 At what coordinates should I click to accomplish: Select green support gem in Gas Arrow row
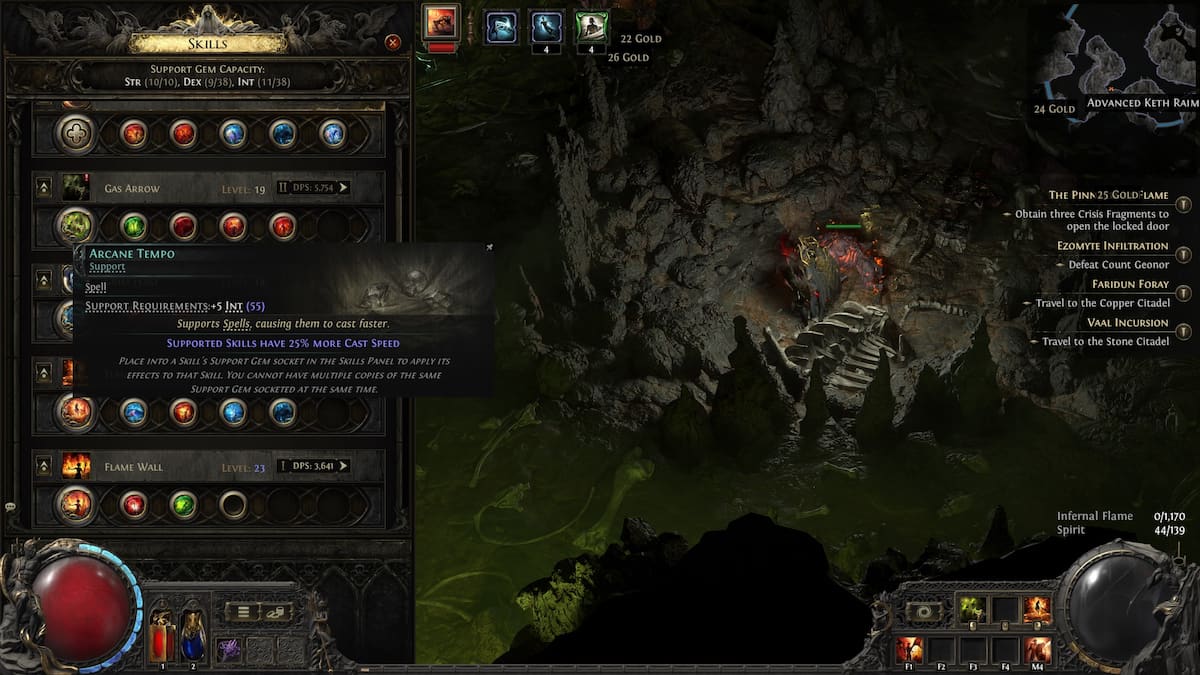134,226
